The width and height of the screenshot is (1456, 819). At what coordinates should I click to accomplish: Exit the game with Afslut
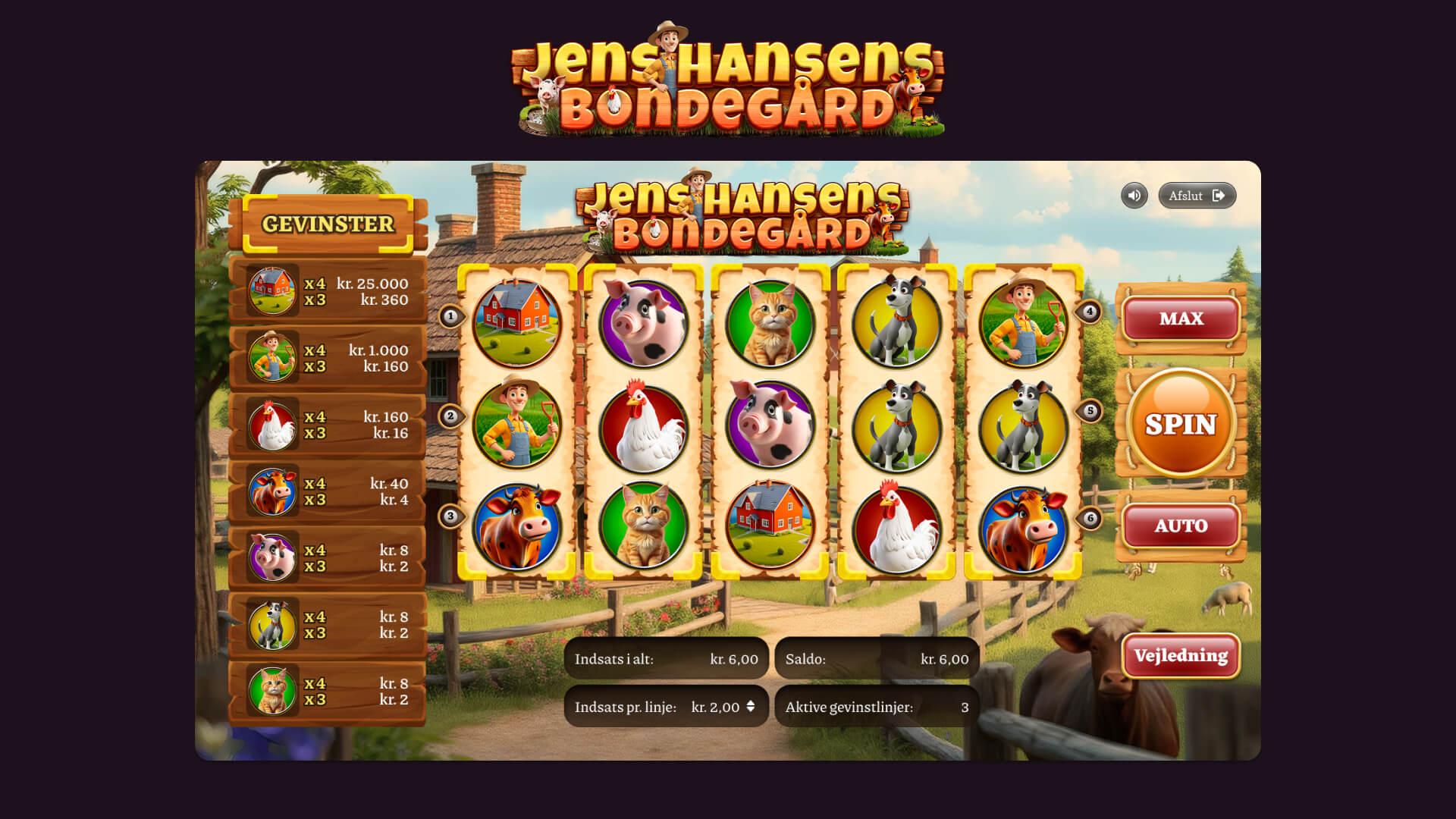pyautogui.click(x=1197, y=196)
